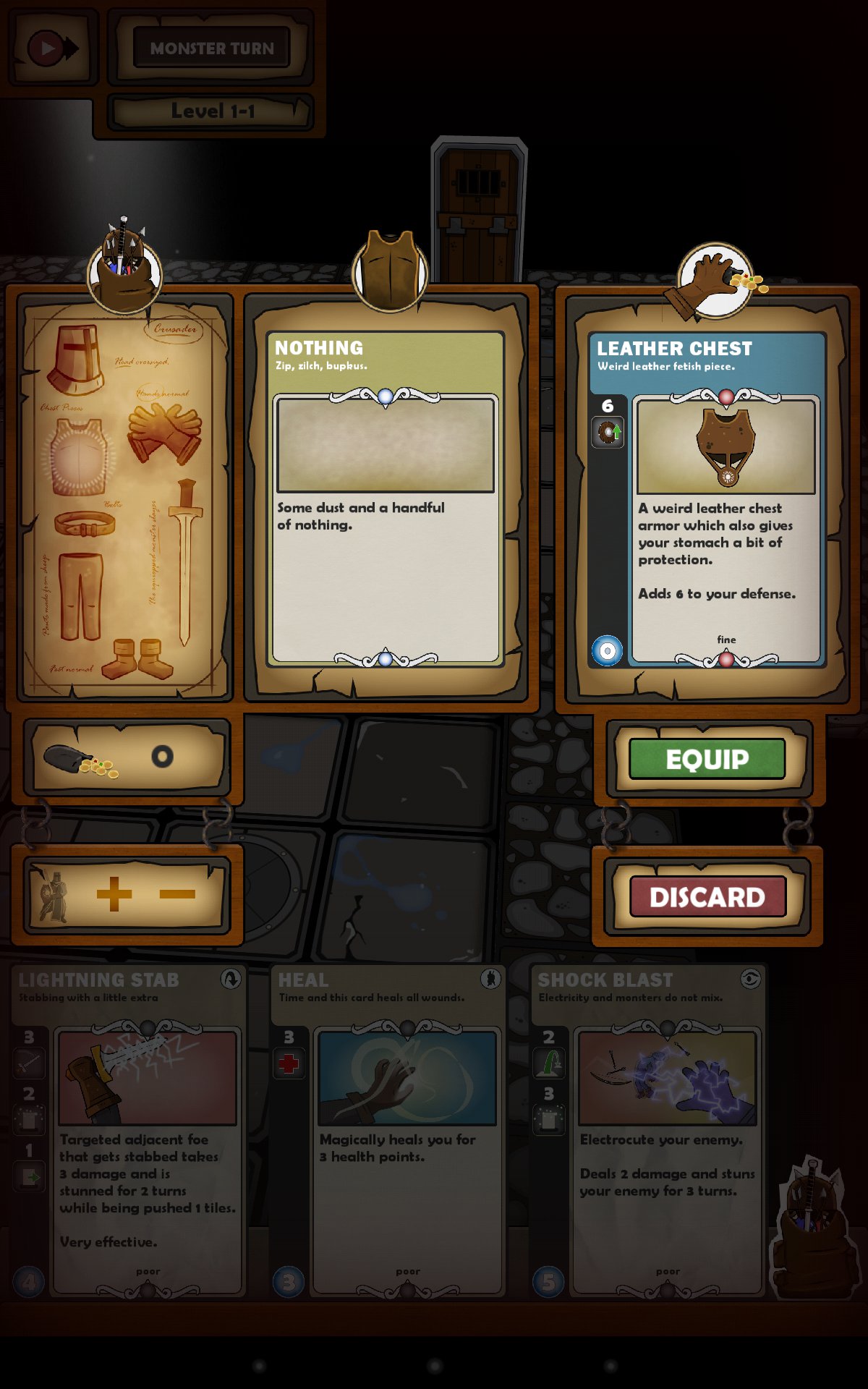The width and height of the screenshot is (868, 1389).
Task: Select the Nothing equipped card
Action: tap(386, 499)
